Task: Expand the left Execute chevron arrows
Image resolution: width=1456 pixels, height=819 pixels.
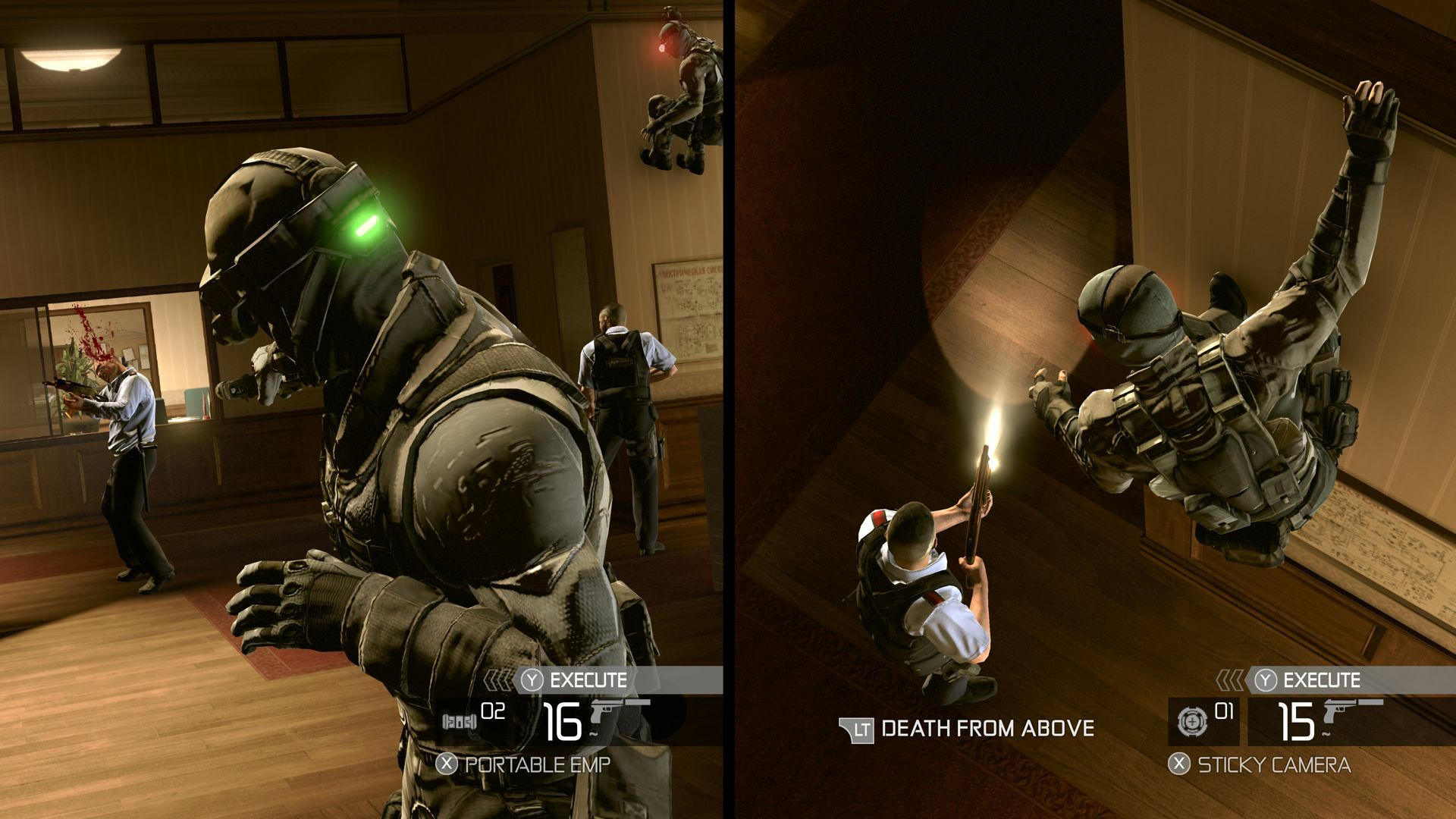Action: [497, 679]
